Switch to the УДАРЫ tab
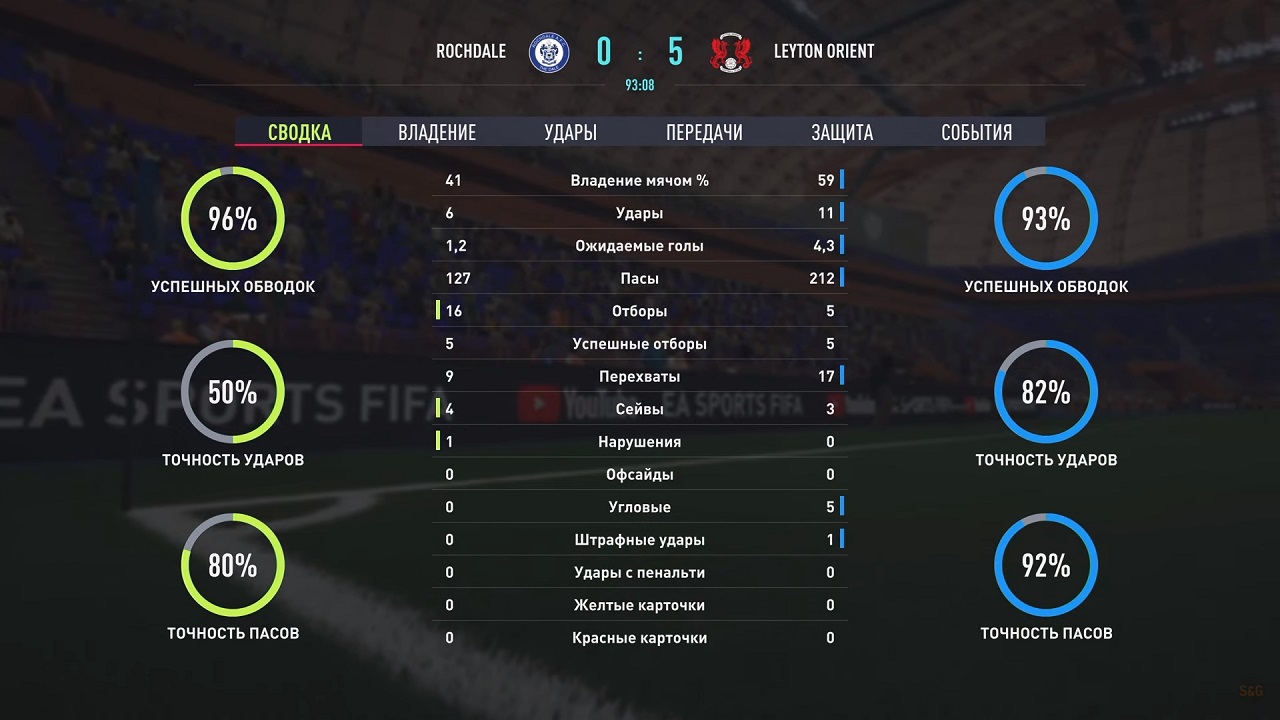The height and width of the screenshot is (720, 1280). coord(569,131)
